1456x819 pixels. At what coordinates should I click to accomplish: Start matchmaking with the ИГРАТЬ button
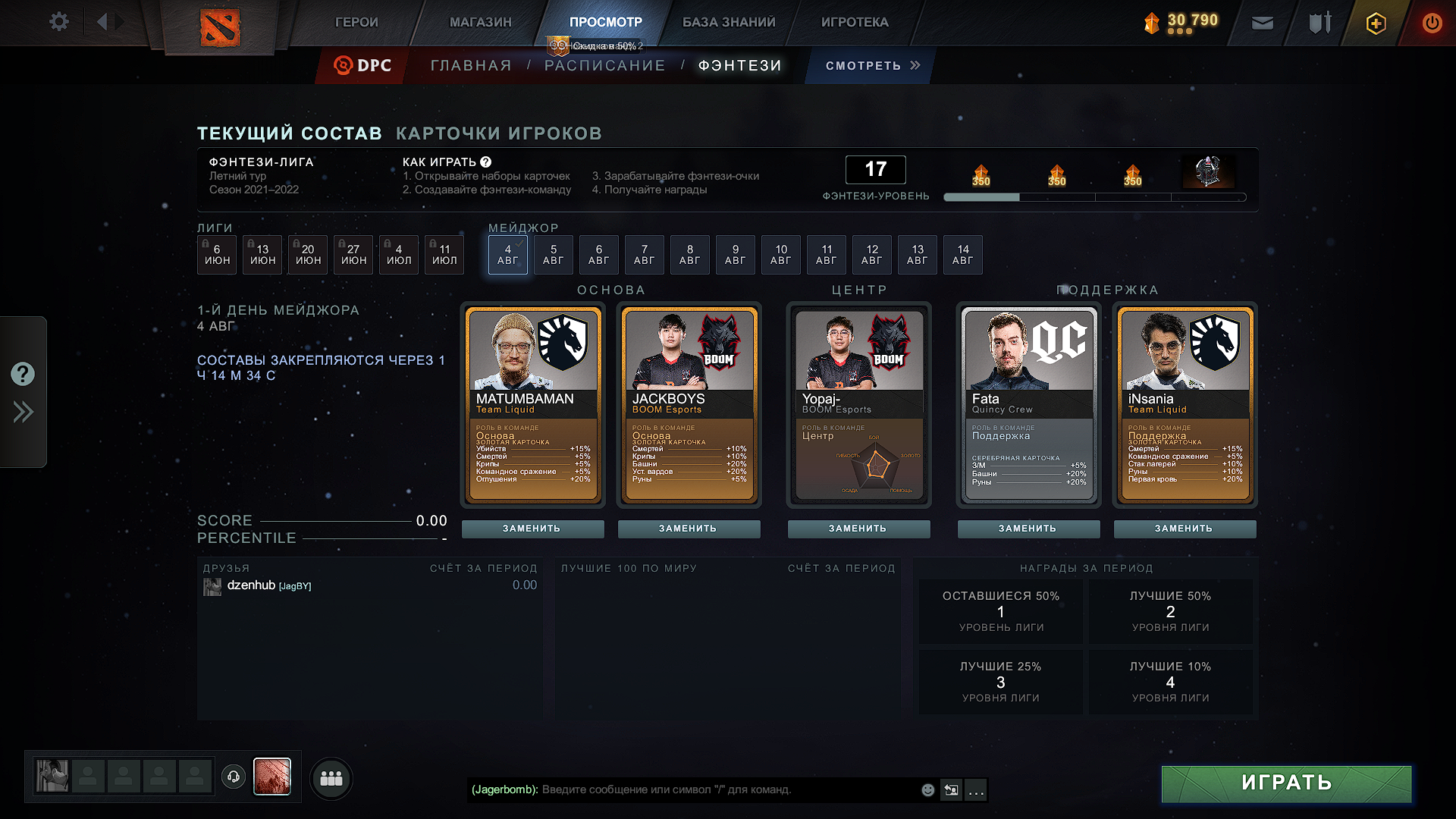[1286, 783]
